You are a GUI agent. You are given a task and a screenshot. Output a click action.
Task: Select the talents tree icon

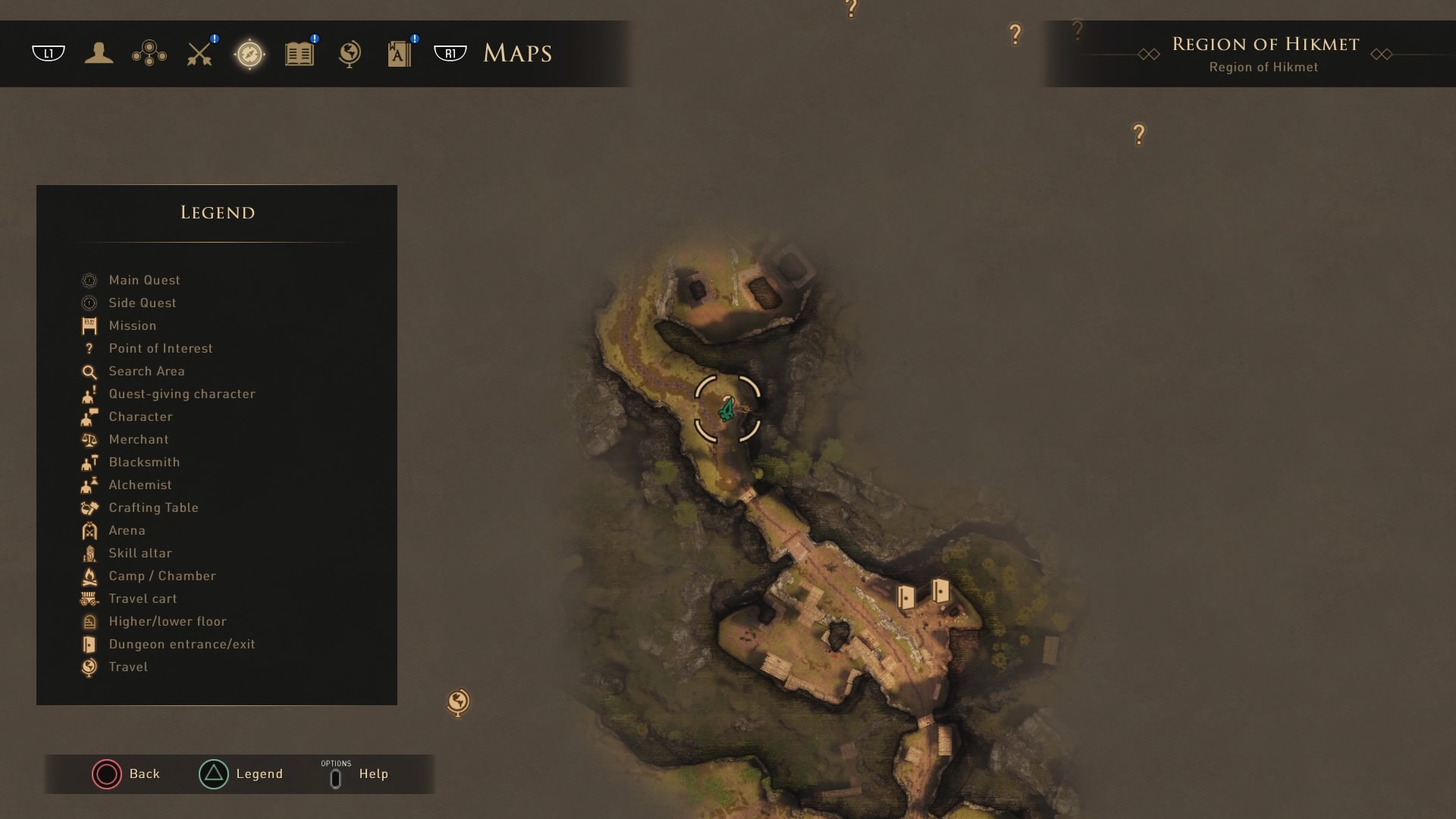[149, 53]
